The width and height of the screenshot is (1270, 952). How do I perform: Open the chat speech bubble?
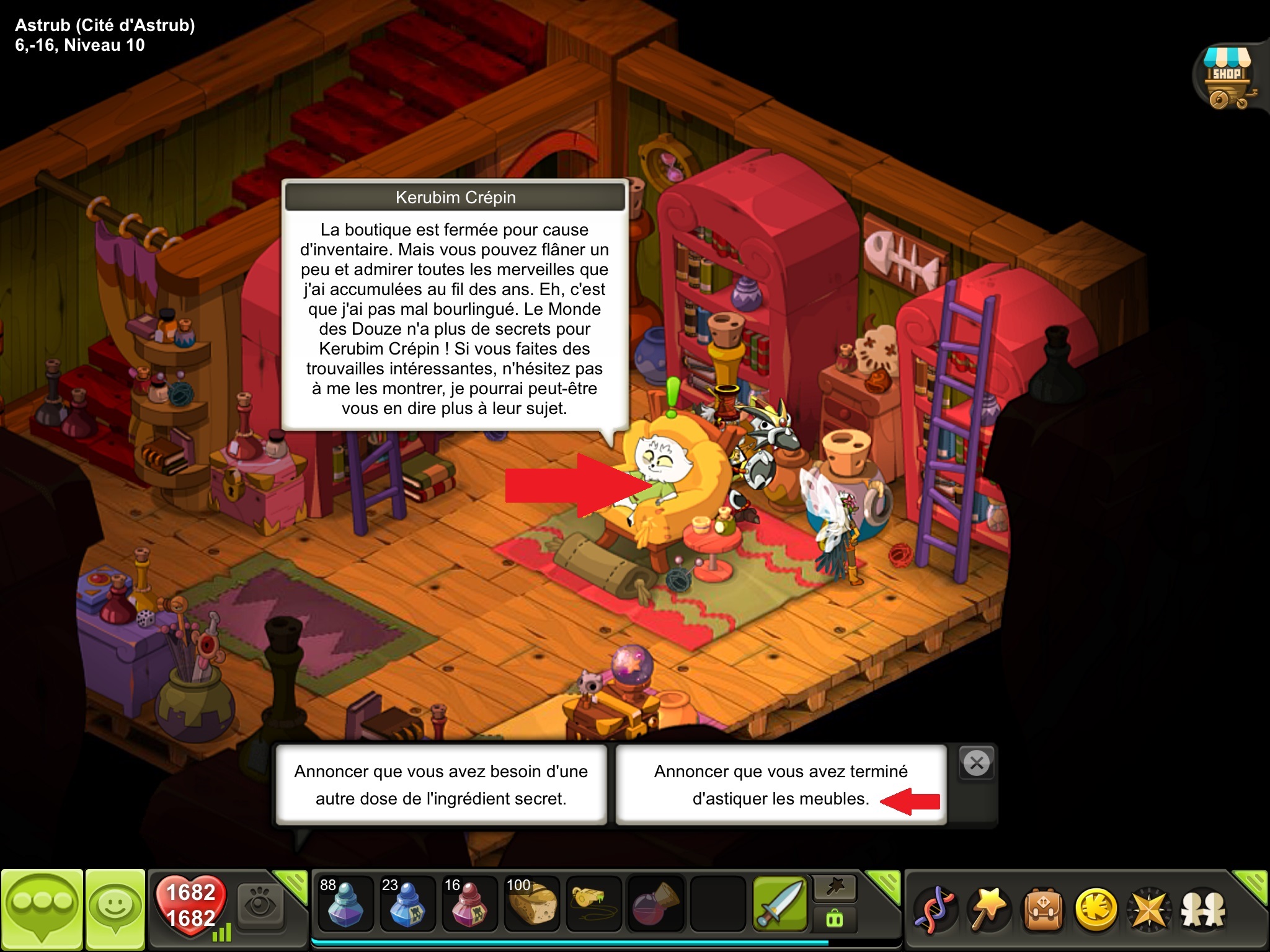(x=42, y=907)
